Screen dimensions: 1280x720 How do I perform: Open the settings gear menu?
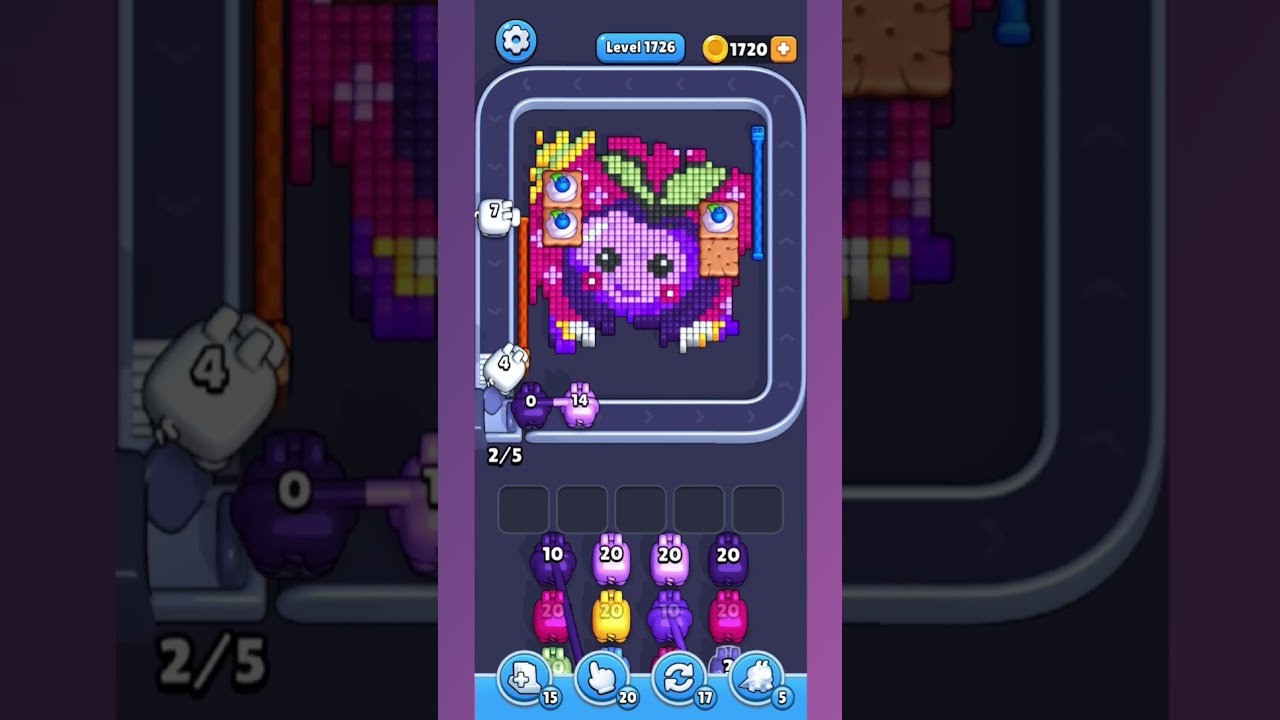pyautogui.click(x=516, y=41)
